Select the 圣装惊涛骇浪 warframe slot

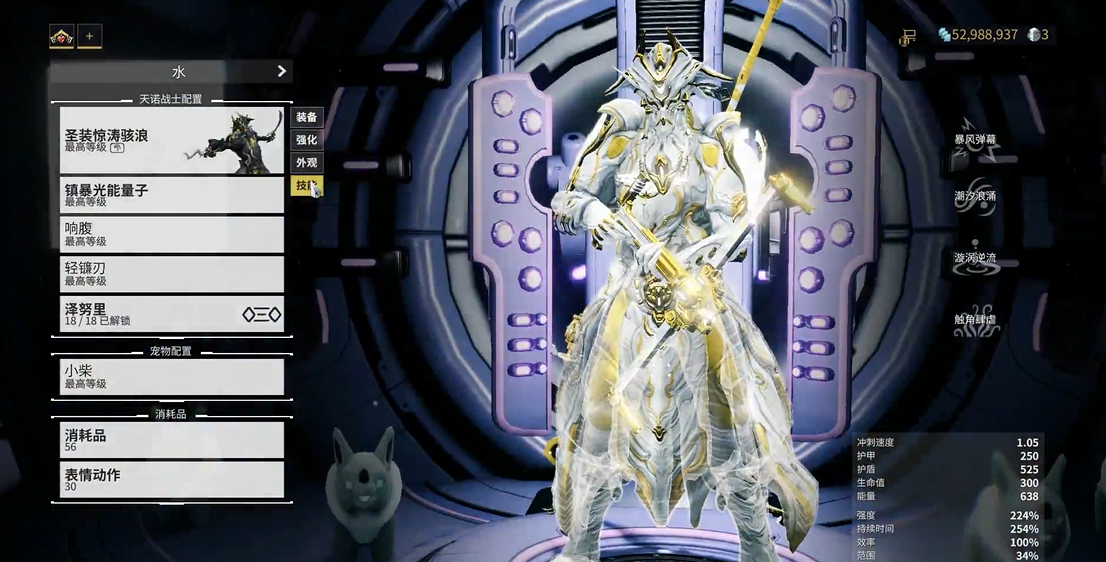click(x=171, y=140)
